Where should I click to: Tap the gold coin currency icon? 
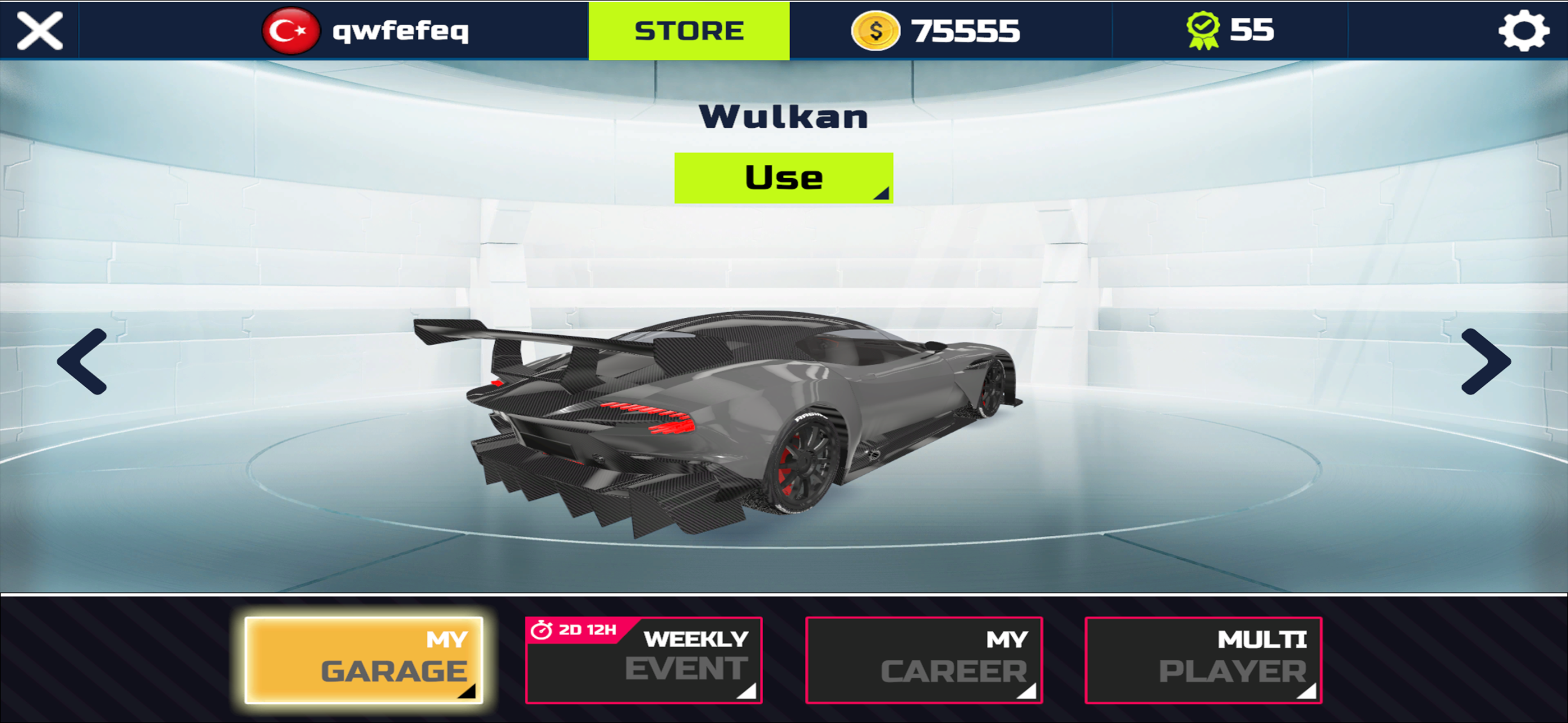point(875,30)
